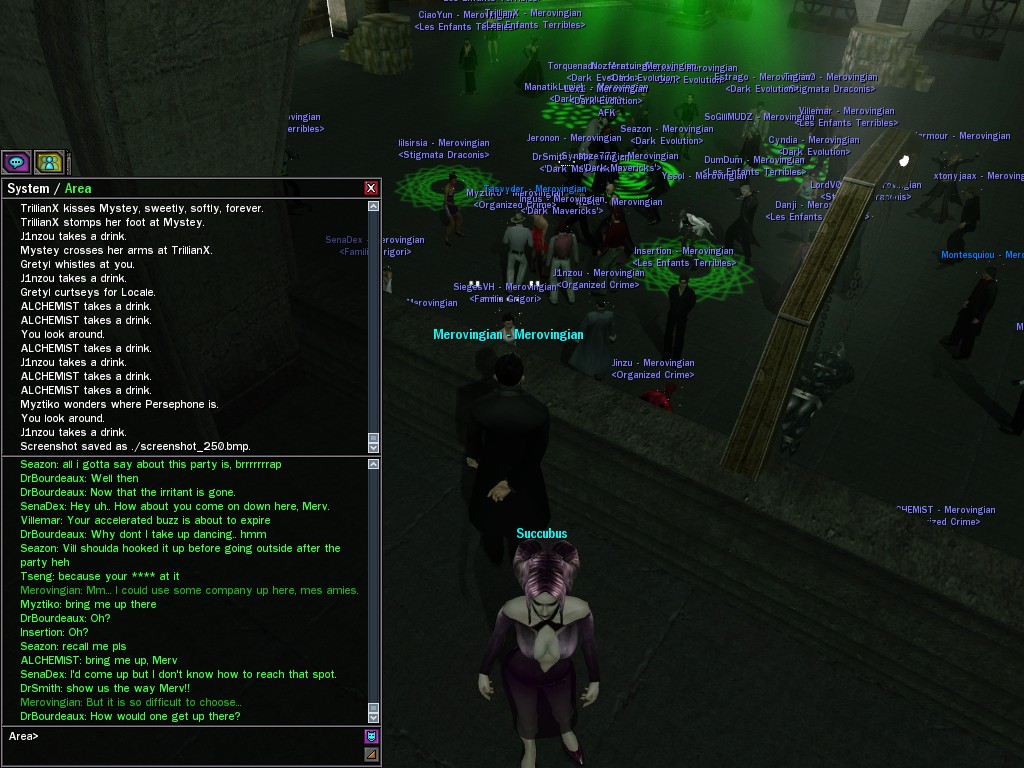Open the purple speech bubble chat icon
This screenshot has height=768, width=1024.
pyautogui.click(x=16, y=161)
